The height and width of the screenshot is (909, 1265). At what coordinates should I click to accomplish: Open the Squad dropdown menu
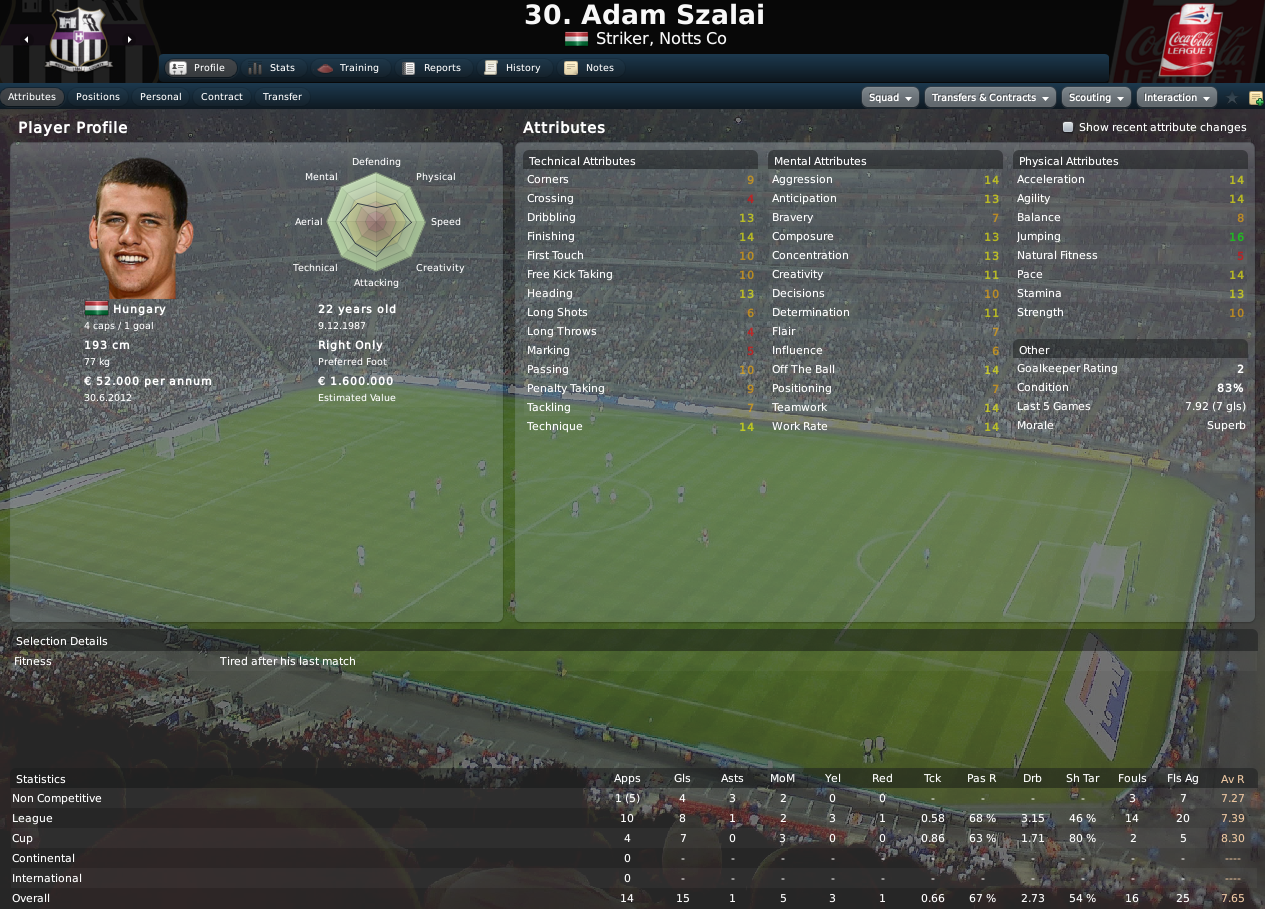pyautogui.click(x=890, y=98)
